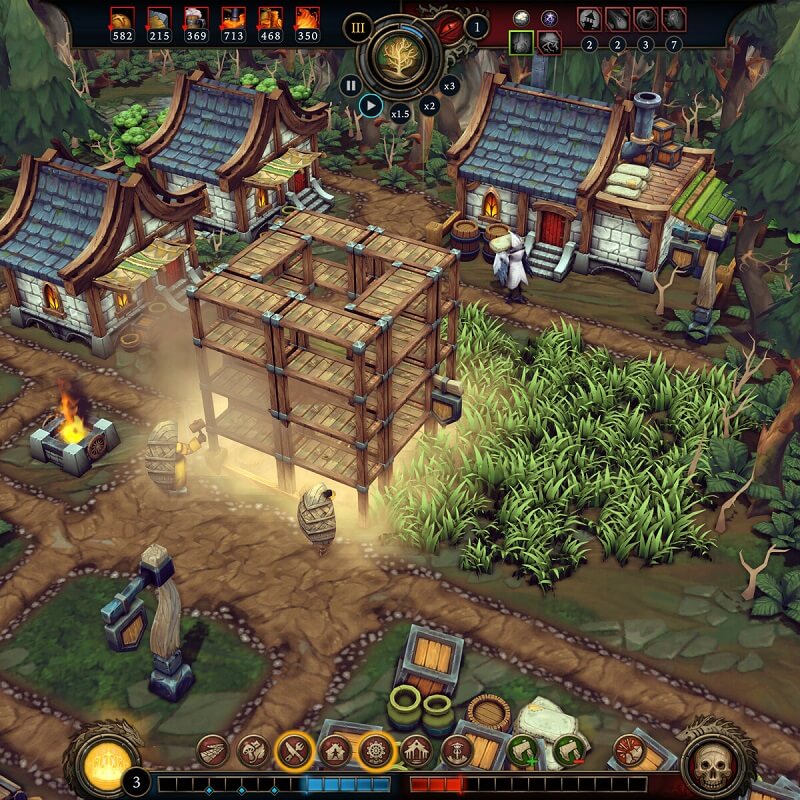Screen dimensions: 800x800
Task: Choose the gear wheel build category
Action: pyautogui.click(x=375, y=750)
